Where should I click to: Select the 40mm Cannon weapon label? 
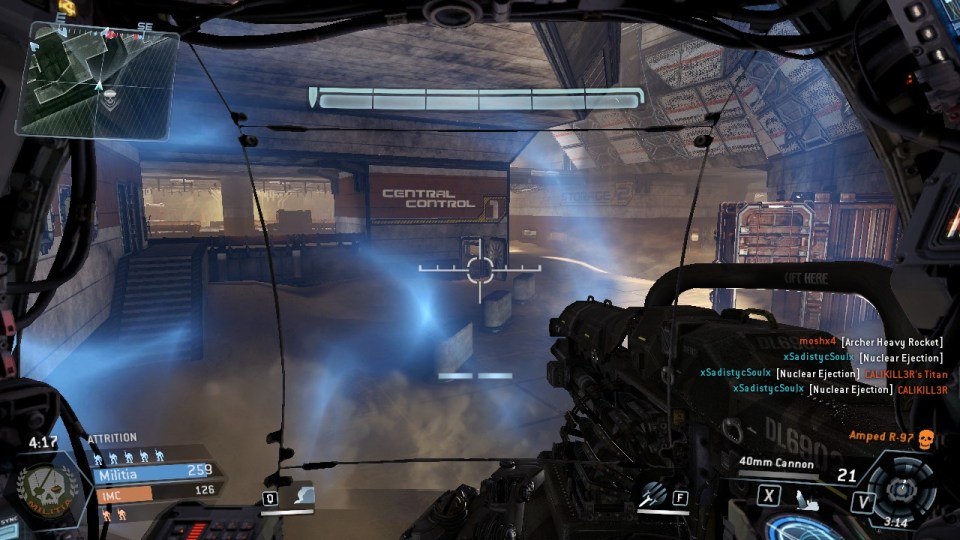point(776,463)
